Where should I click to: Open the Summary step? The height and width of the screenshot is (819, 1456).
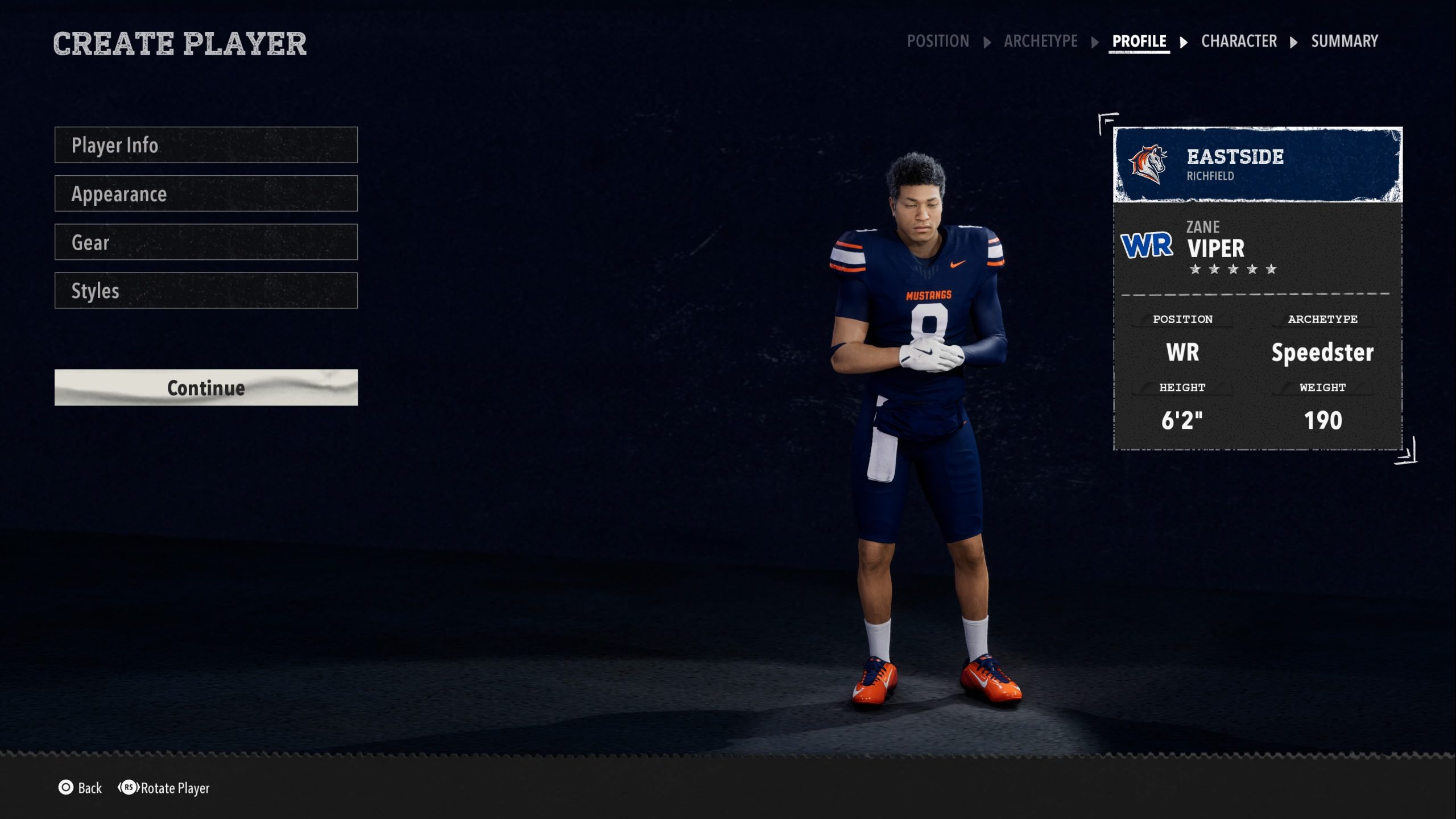(x=1345, y=41)
